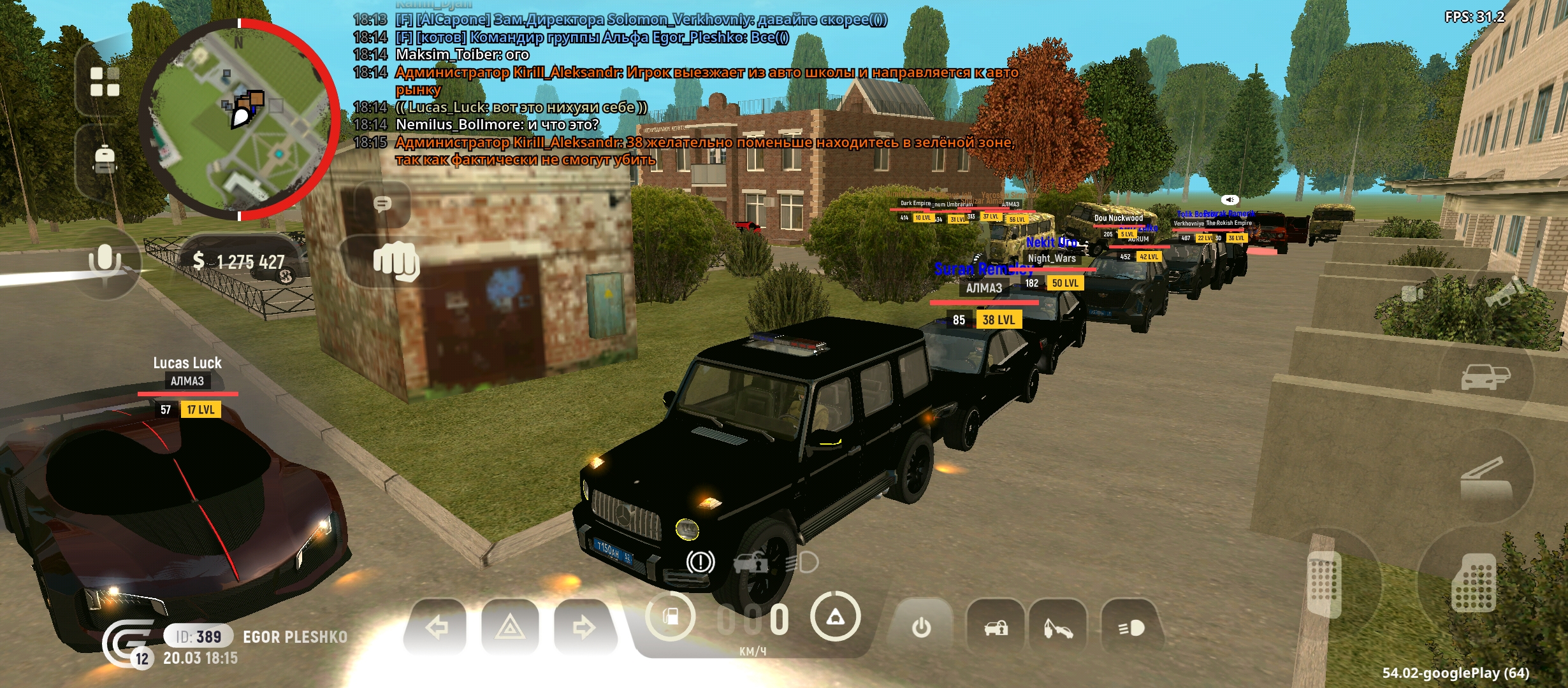Open the backpack inventory

105,159
